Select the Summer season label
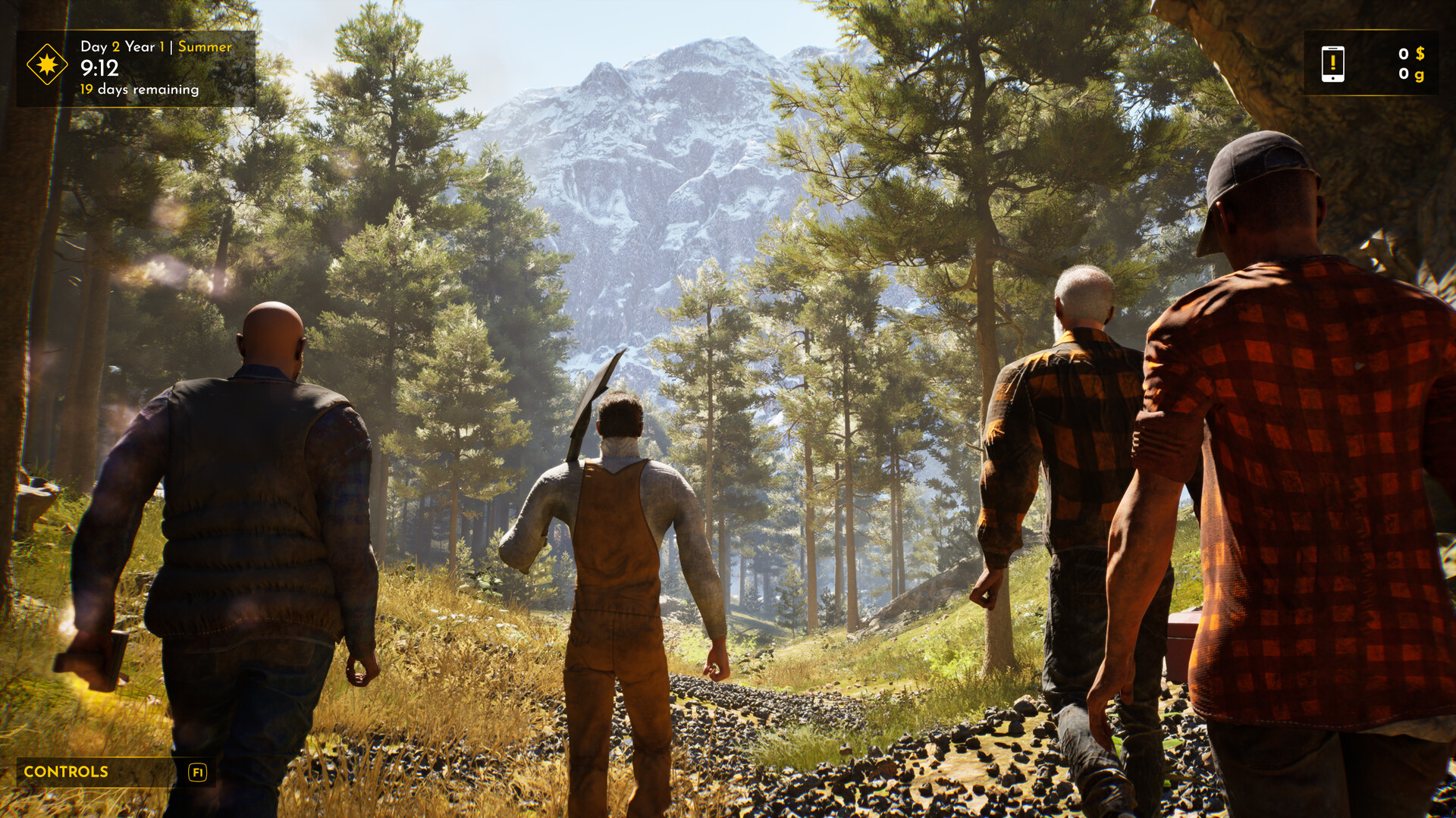Viewport: 1456px width, 818px height. point(205,46)
